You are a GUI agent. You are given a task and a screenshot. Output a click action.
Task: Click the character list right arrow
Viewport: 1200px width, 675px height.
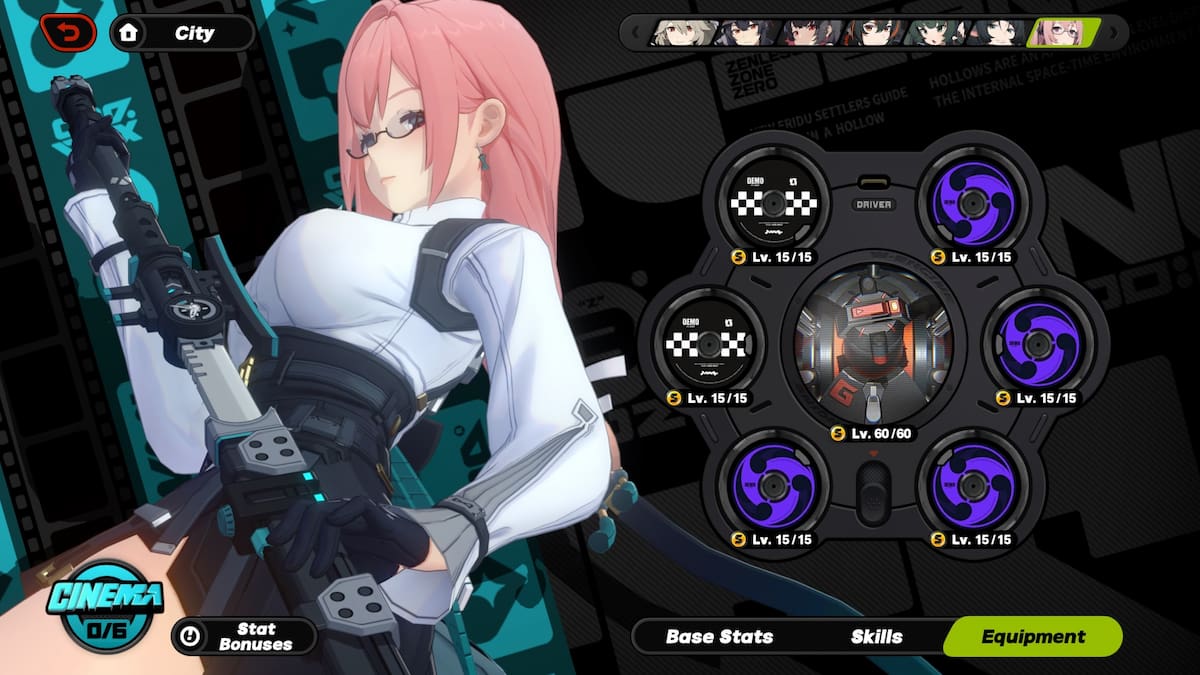tap(1115, 33)
